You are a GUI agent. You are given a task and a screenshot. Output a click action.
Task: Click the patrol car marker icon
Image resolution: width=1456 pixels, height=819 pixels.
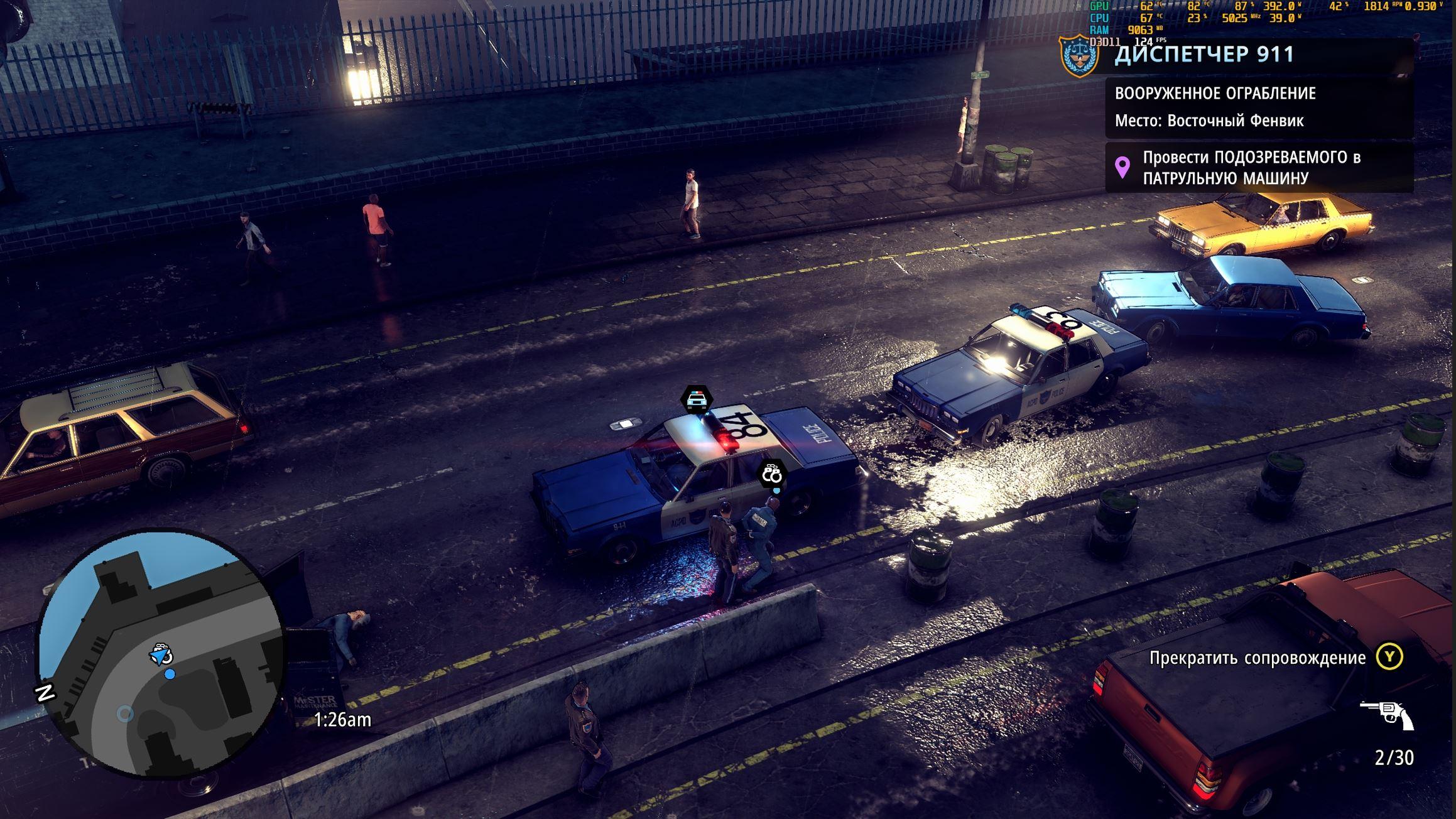tap(696, 399)
